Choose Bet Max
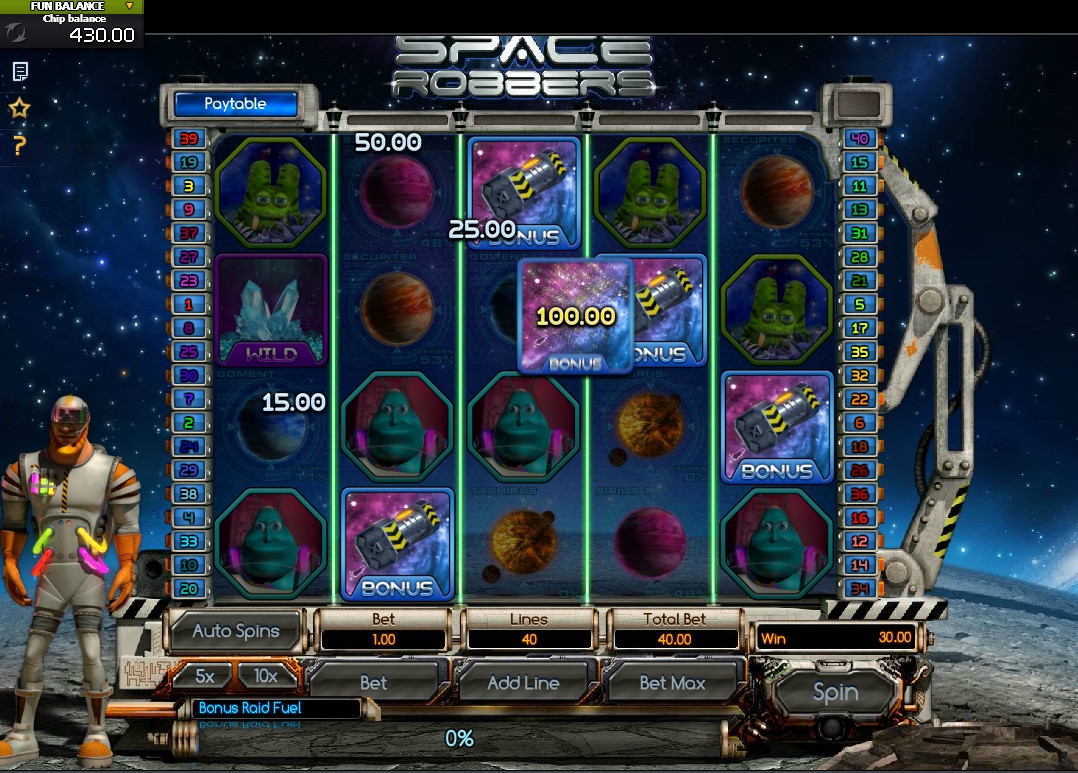The width and height of the screenshot is (1078, 773). pyautogui.click(x=672, y=683)
